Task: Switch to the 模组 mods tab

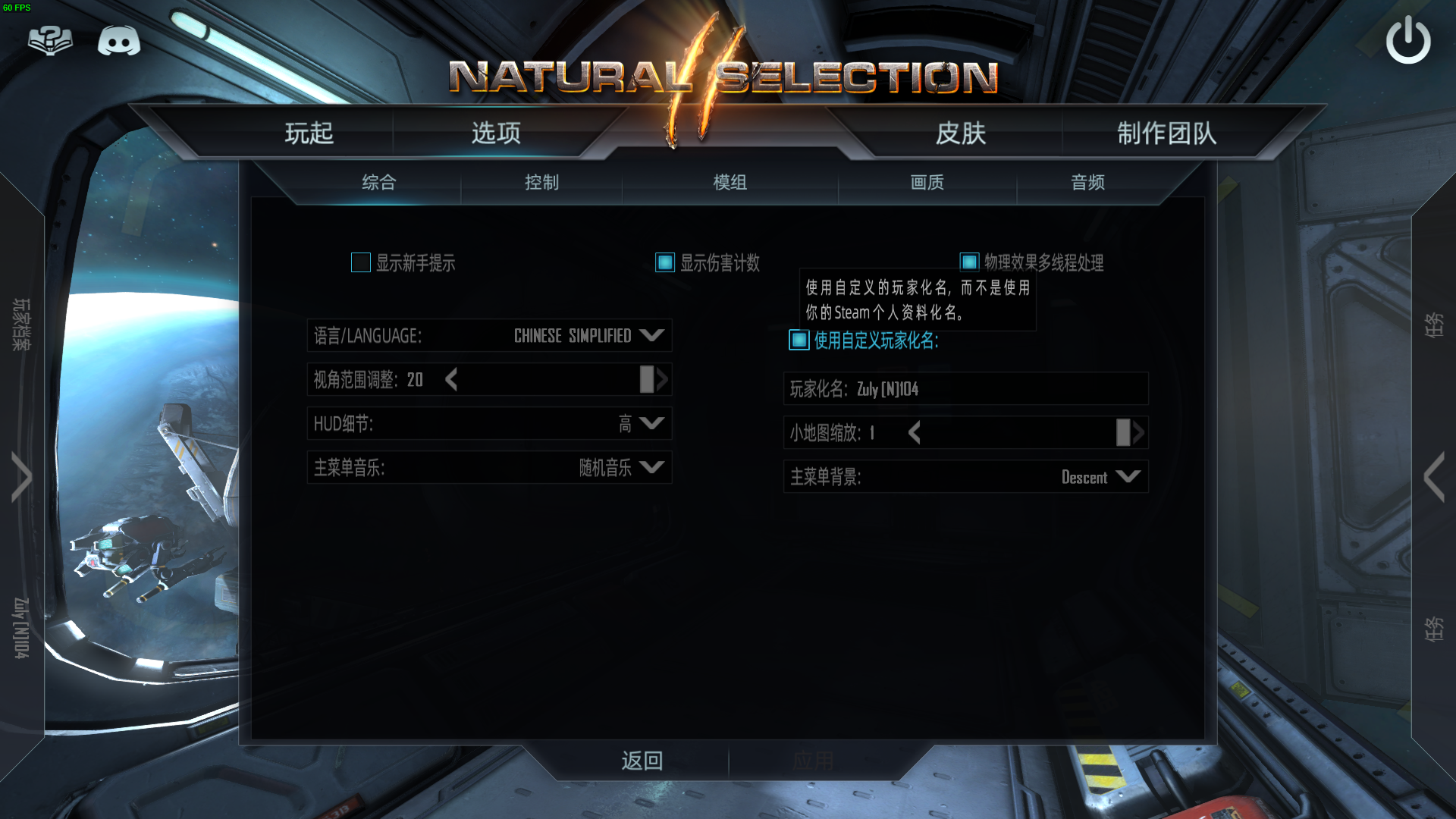Action: point(730,182)
